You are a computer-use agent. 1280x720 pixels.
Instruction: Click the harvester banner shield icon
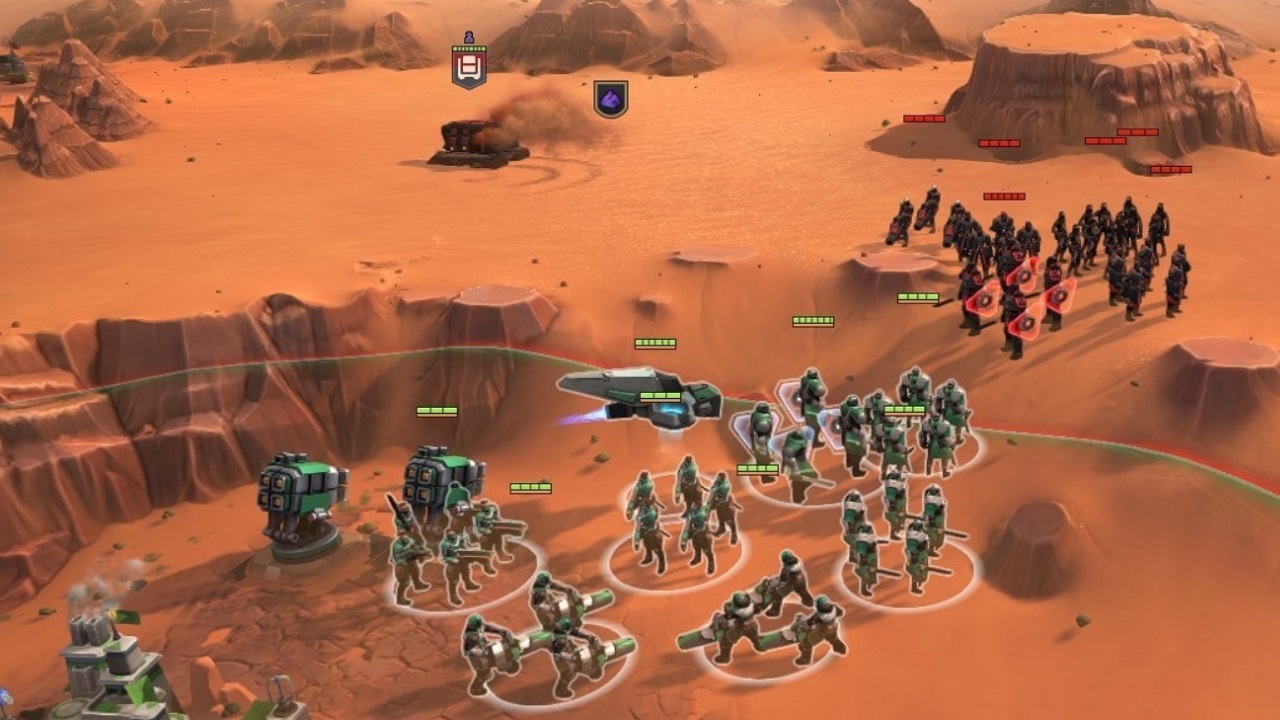coord(468,66)
